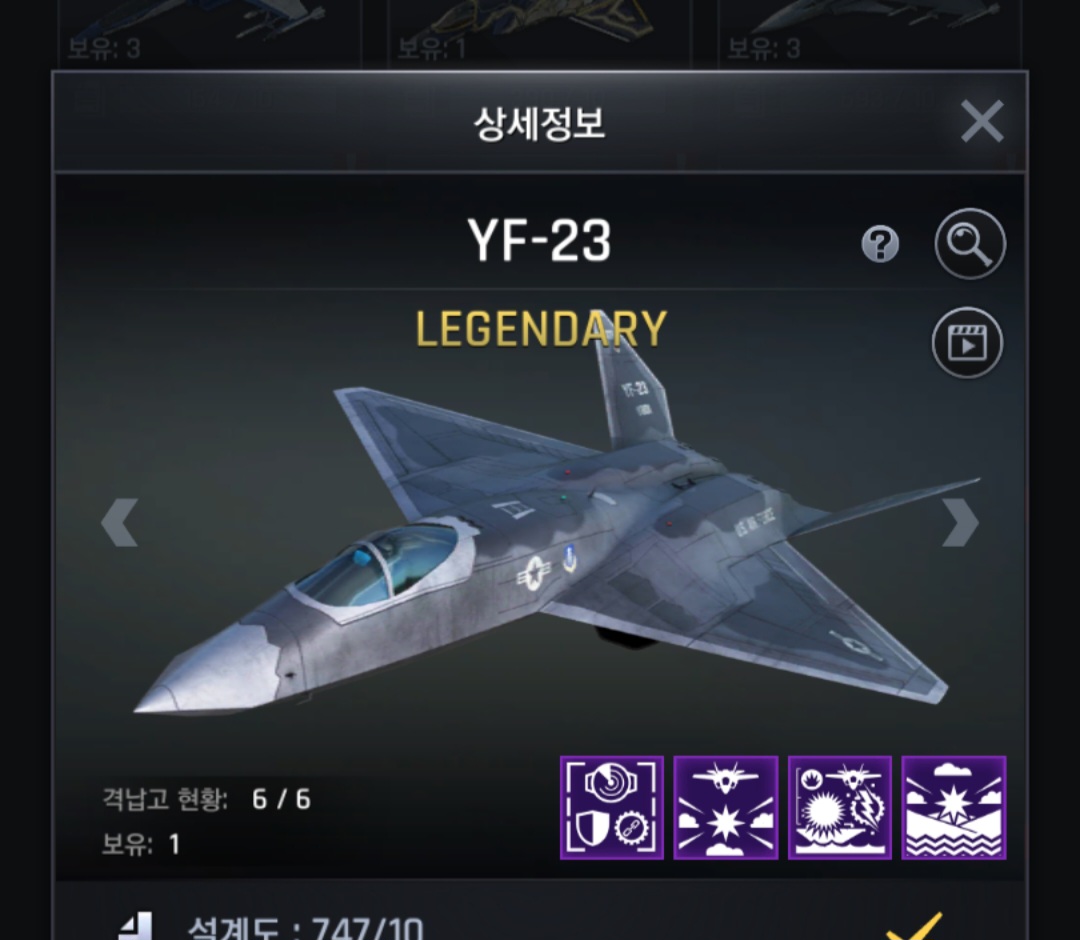
Task: Open the question mark help icon
Action: pyautogui.click(x=880, y=244)
